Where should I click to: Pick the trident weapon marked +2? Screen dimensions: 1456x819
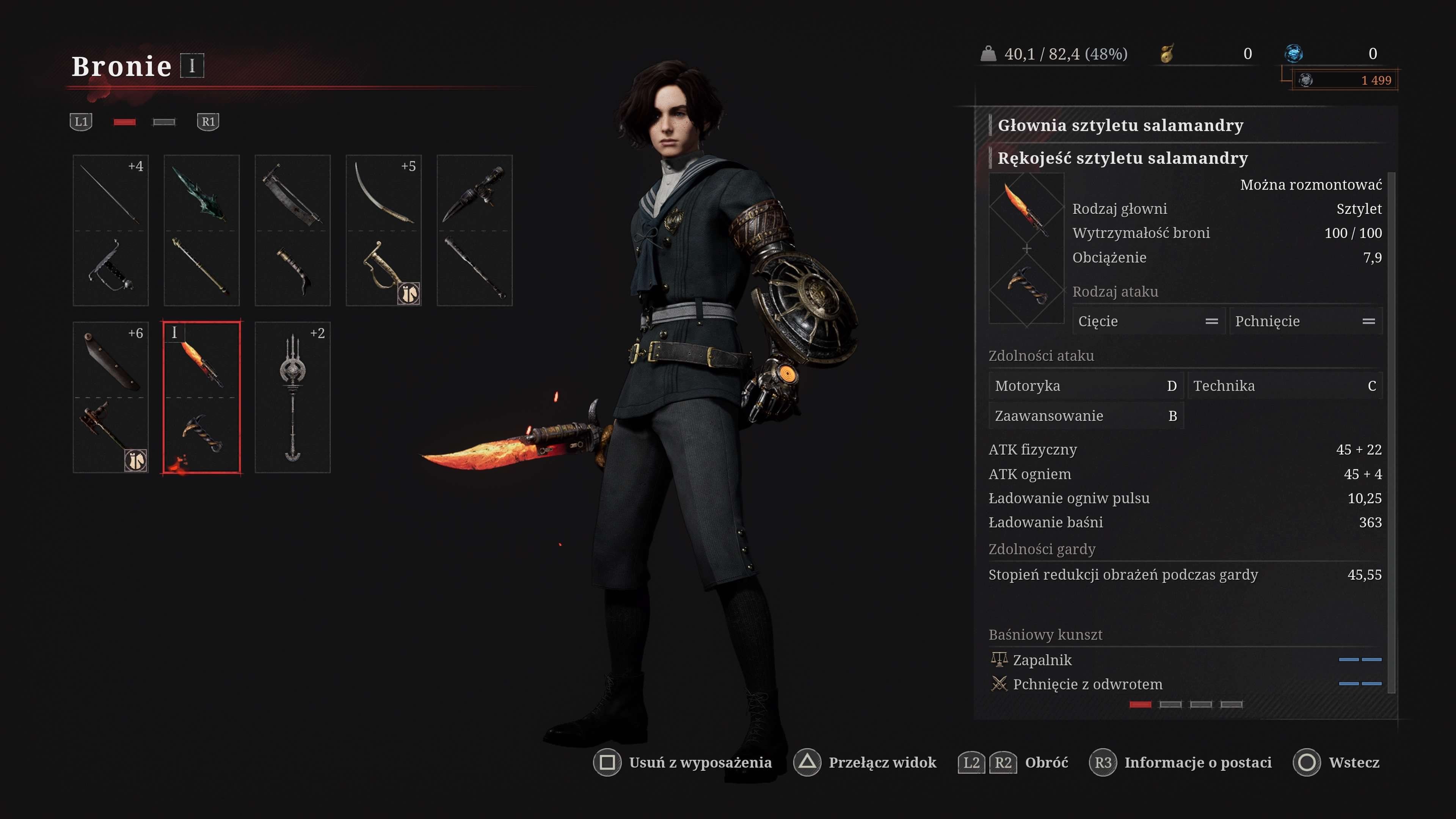pyautogui.click(x=293, y=397)
